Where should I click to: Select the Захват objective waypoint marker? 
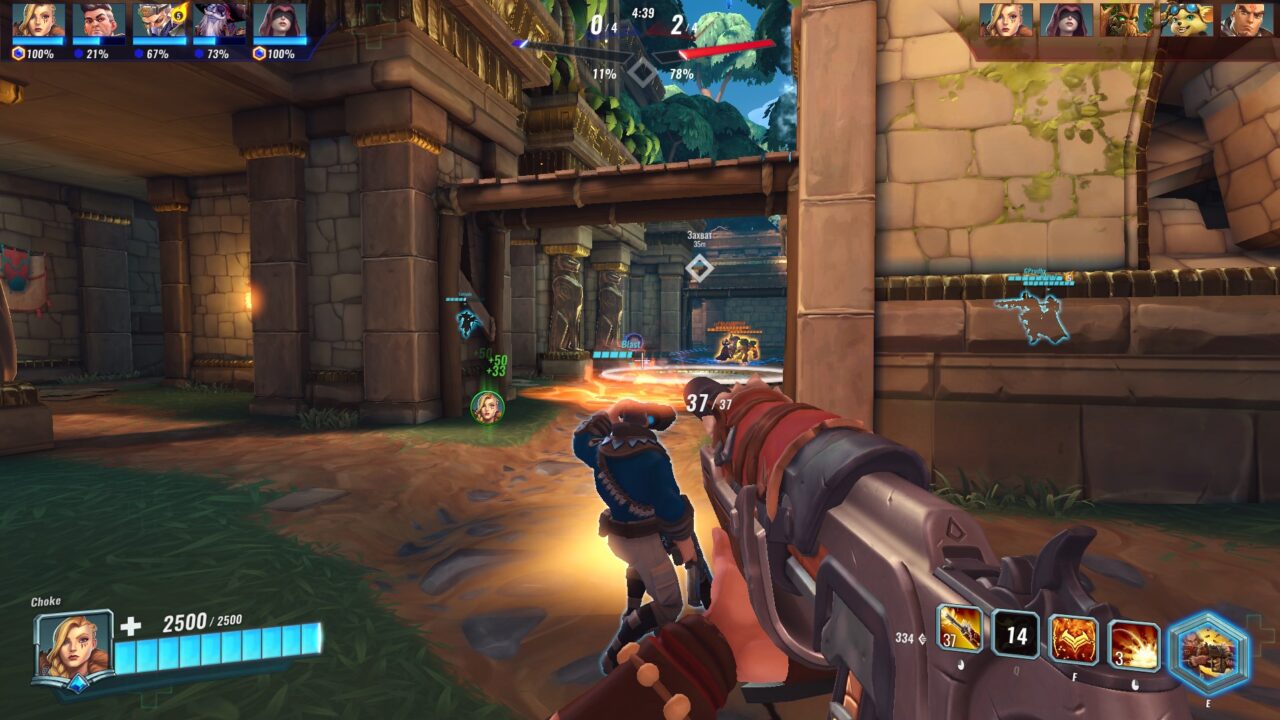tap(699, 267)
